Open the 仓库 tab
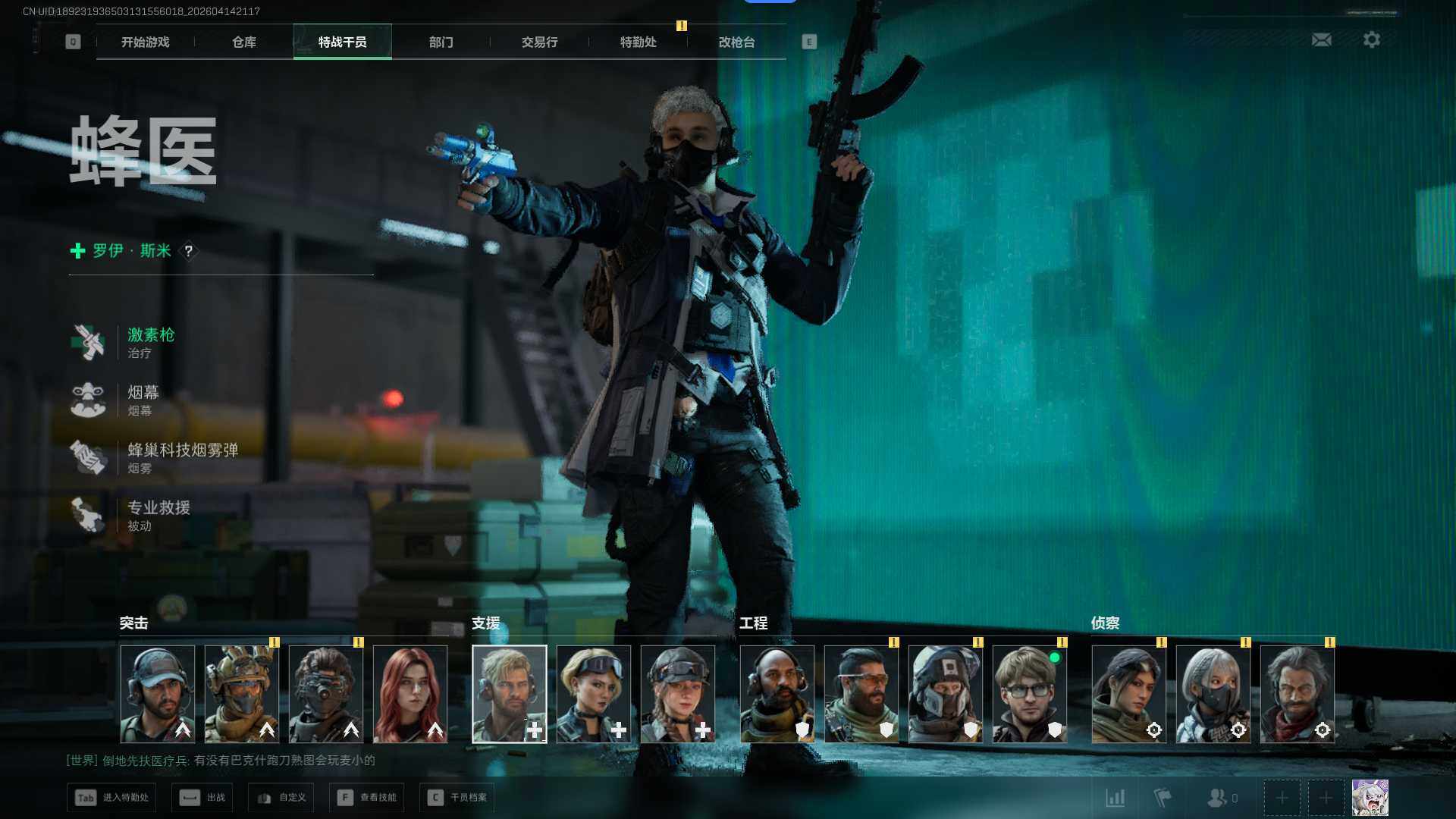The image size is (1456, 819). (x=243, y=42)
